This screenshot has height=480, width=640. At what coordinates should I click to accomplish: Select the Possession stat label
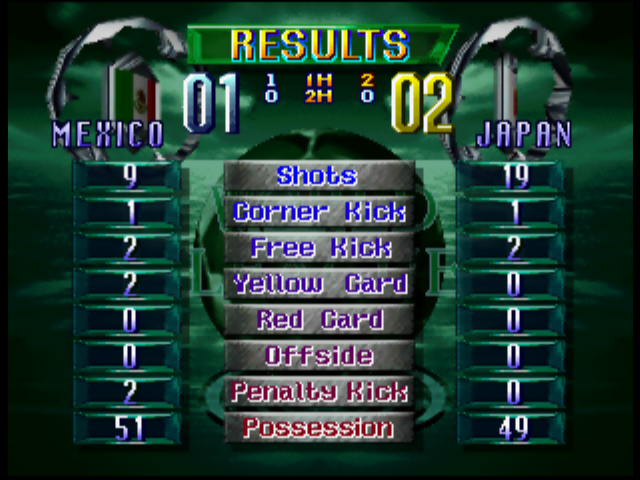point(318,428)
